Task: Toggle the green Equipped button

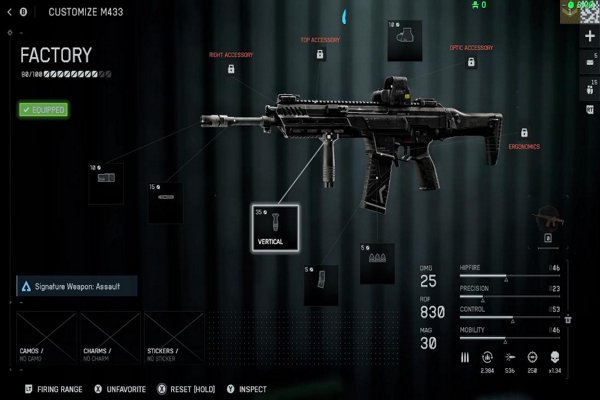Action: [x=43, y=110]
